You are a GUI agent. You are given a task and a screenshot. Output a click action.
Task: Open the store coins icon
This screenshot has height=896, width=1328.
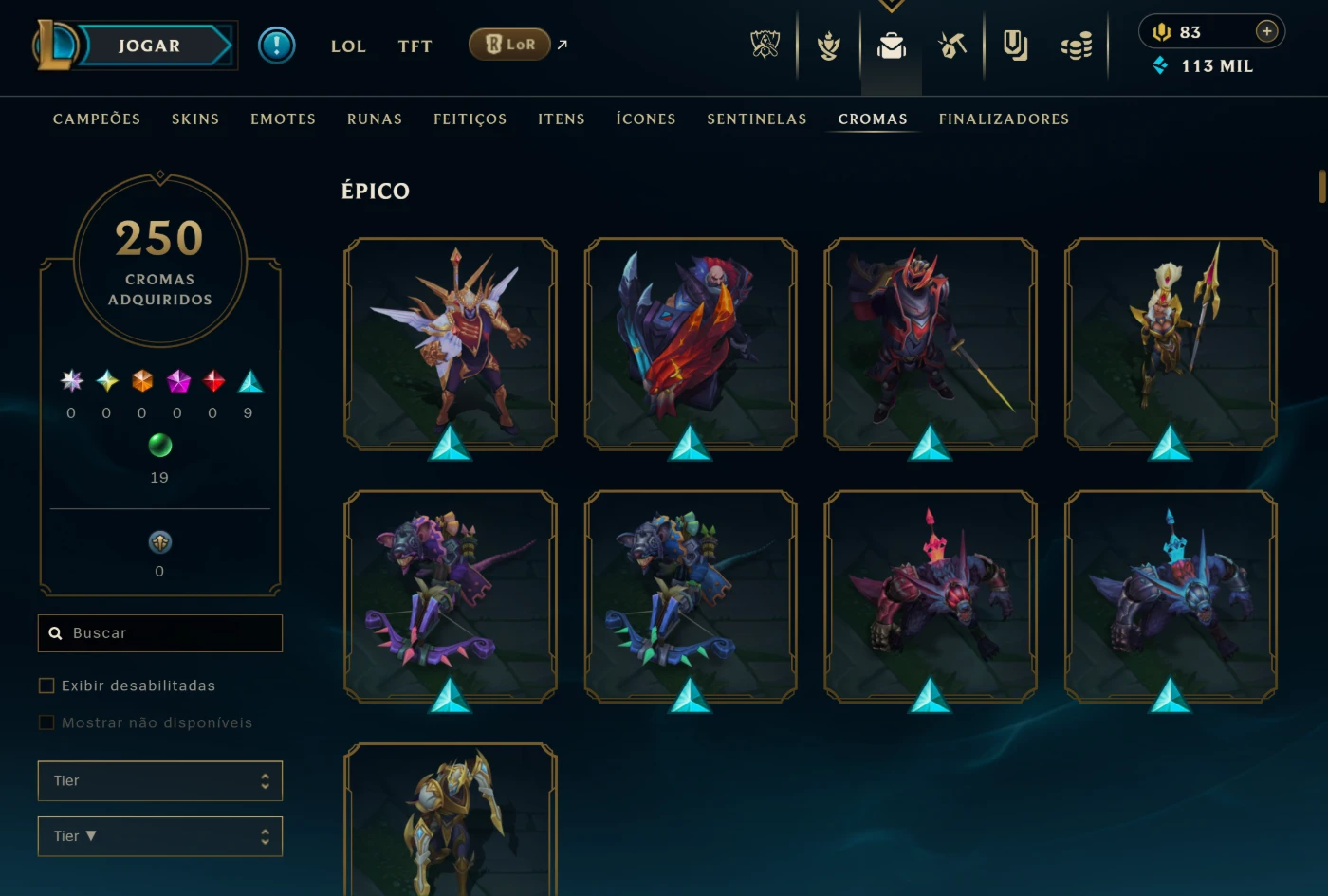(1077, 45)
